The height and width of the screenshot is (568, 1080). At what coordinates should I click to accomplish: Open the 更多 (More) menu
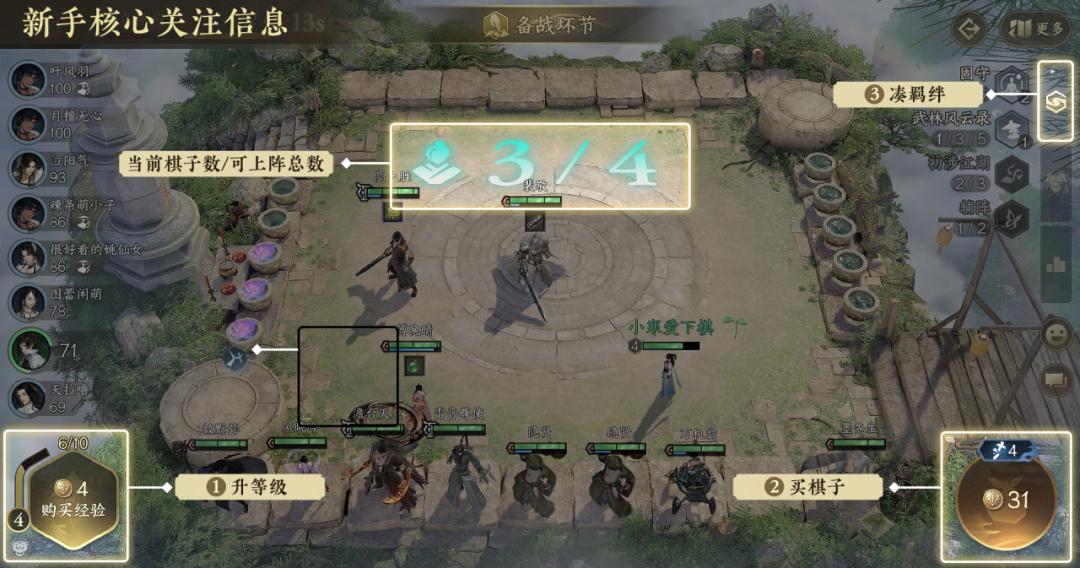[1039, 27]
